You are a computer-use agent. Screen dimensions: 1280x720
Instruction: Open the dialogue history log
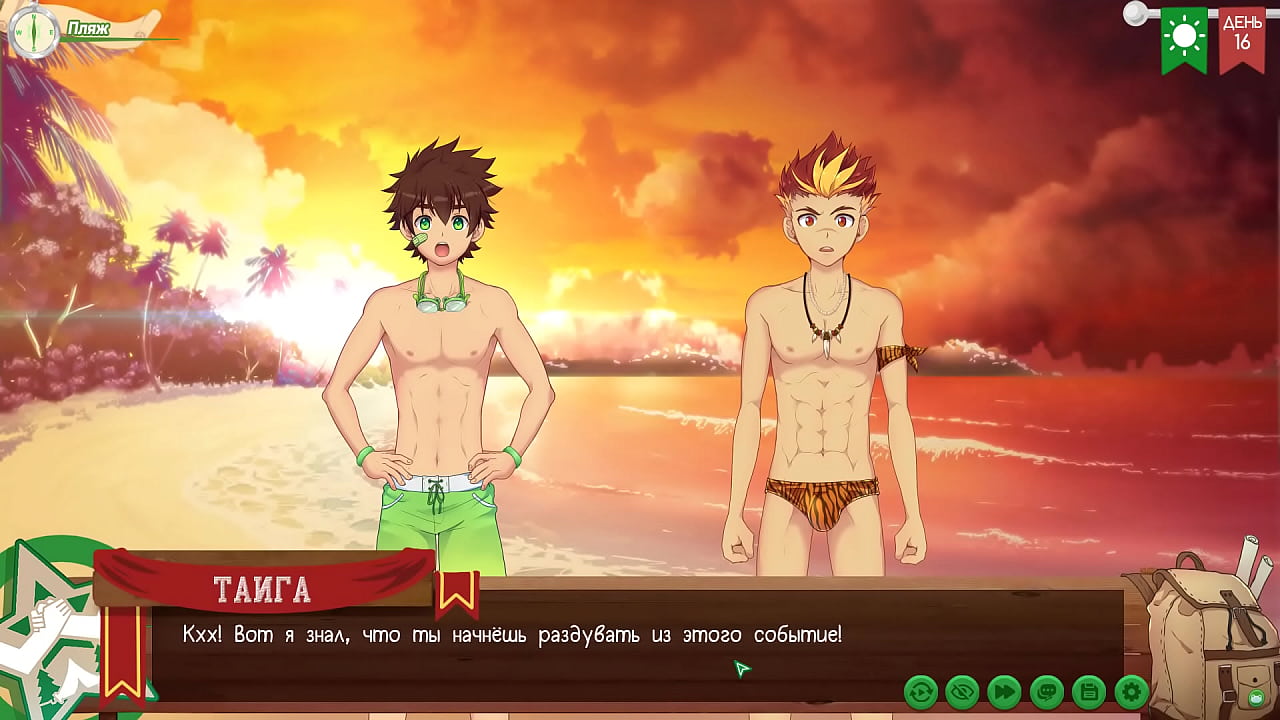click(1046, 691)
